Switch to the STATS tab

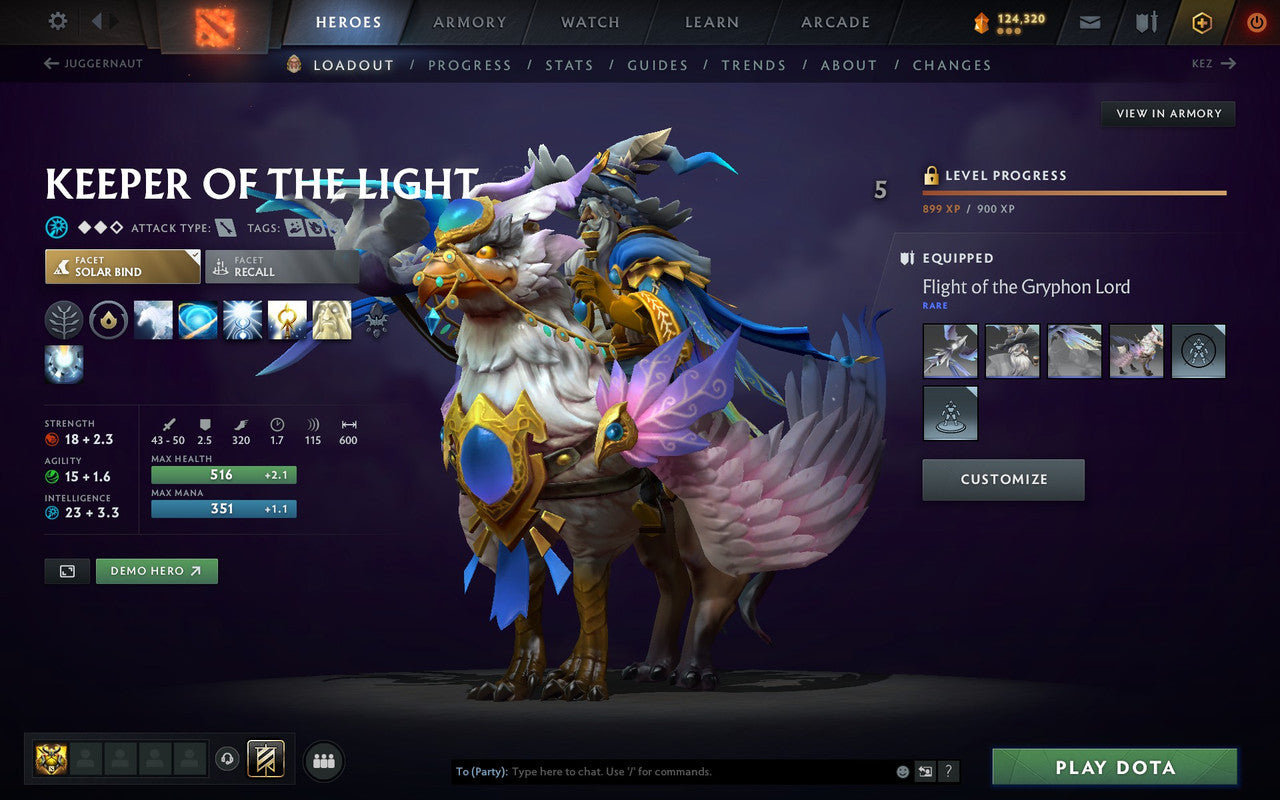click(x=569, y=64)
